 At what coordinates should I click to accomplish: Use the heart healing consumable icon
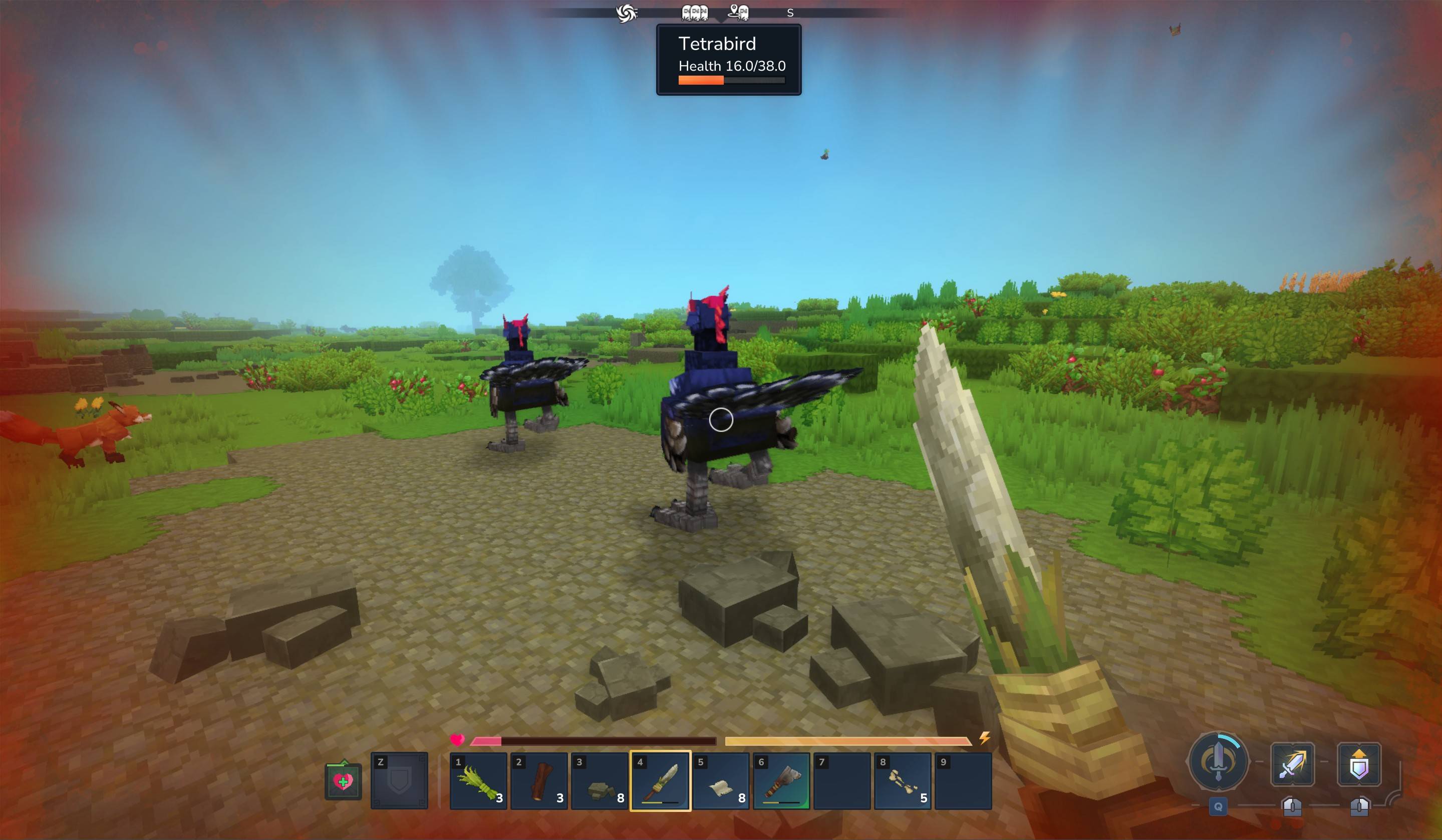343,781
